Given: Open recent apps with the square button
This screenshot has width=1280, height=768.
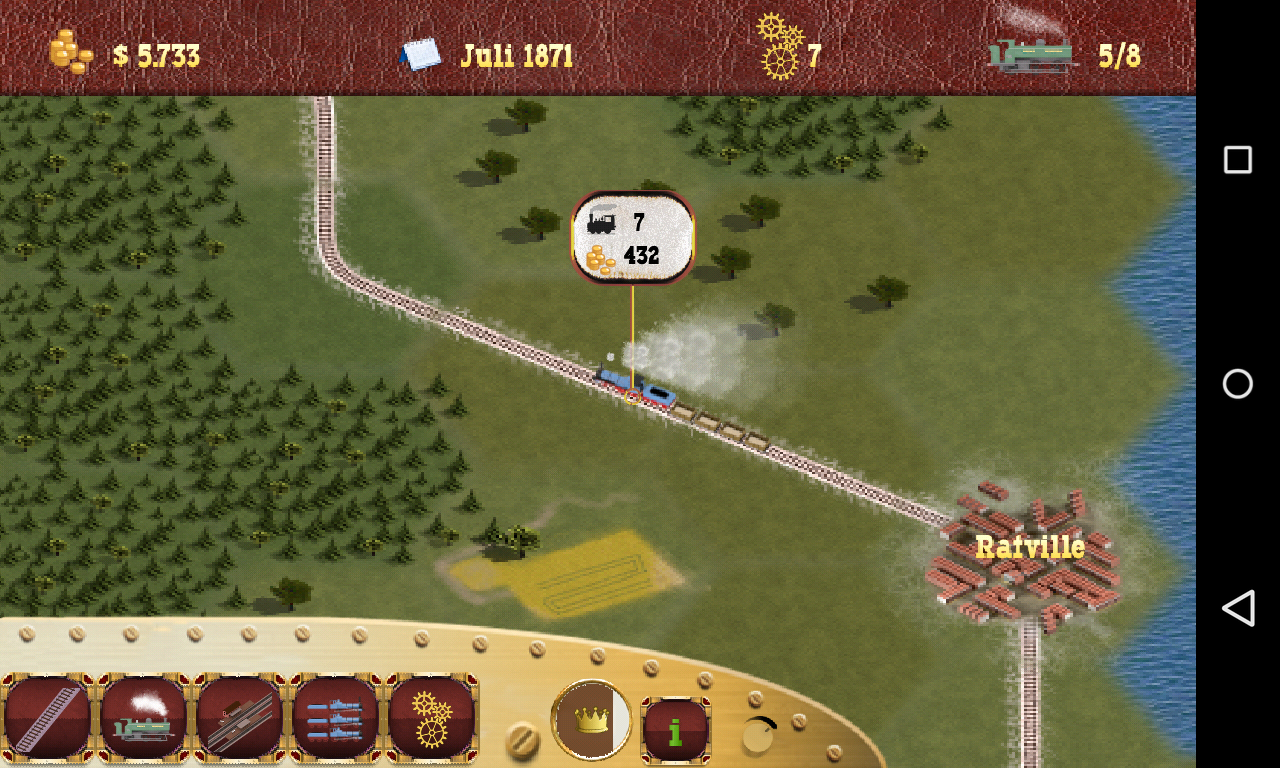Looking at the screenshot, I should pos(1238,158).
